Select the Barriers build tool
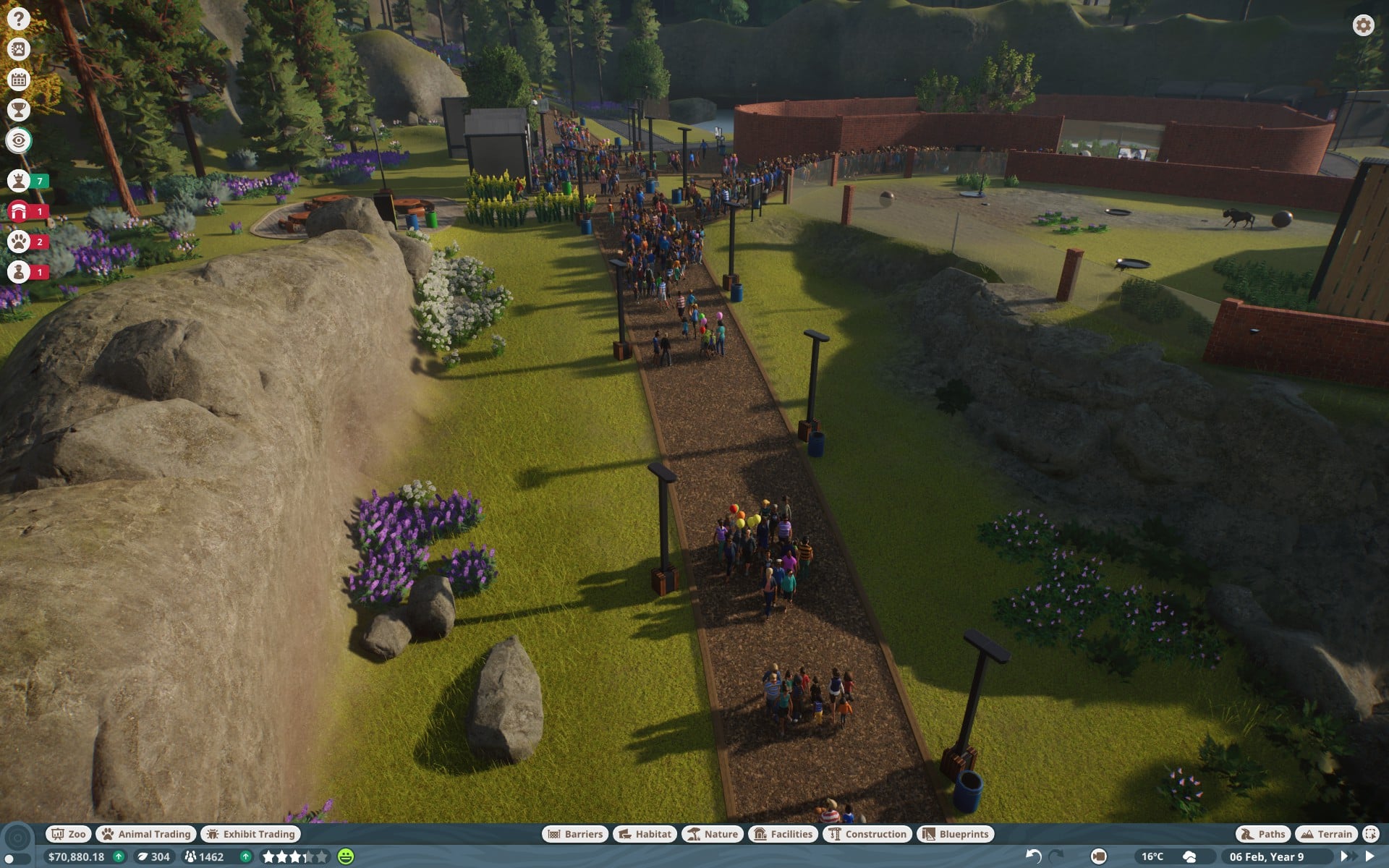1389x868 pixels. [575, 834]
